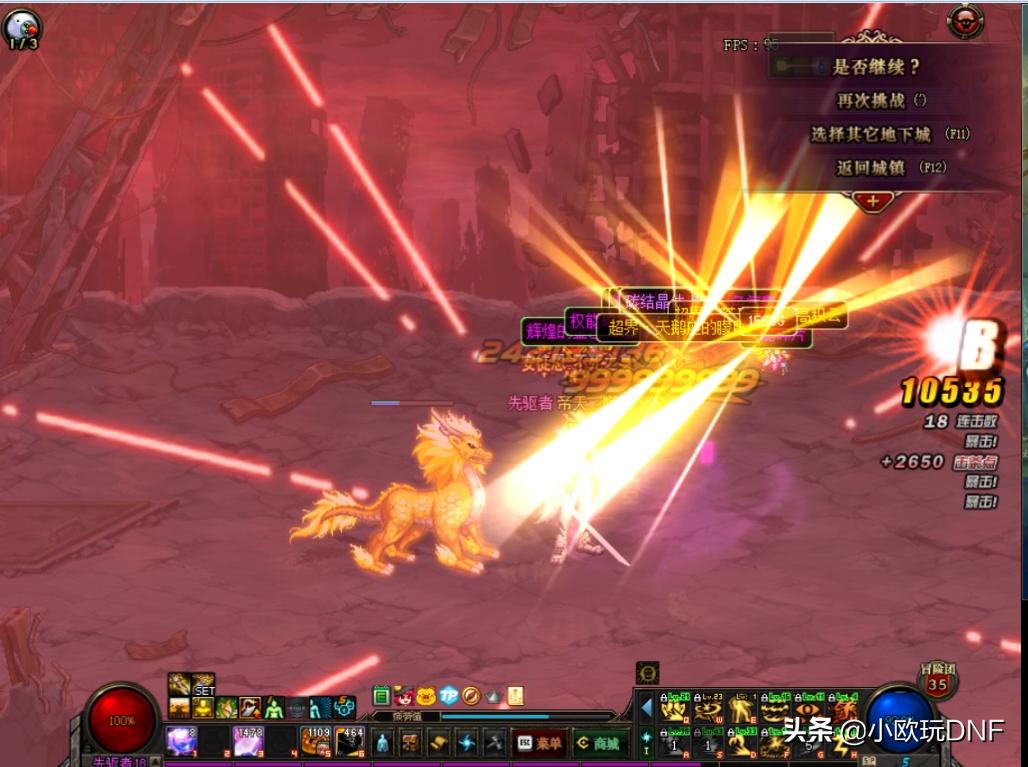Use the quickslot item with count 1109
1028x767 pixels.
(x=316, y=741)
